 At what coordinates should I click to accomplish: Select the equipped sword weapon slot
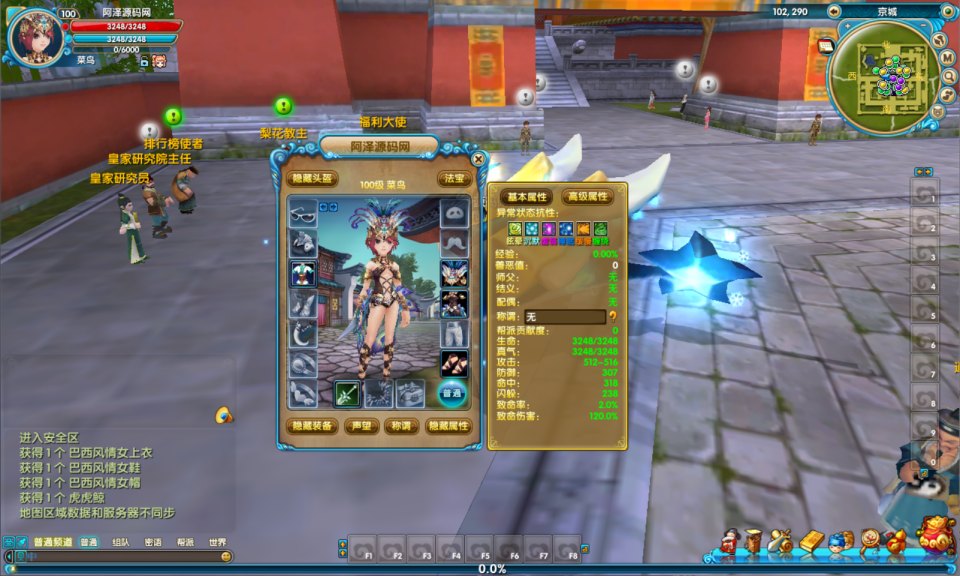[349, 393]
